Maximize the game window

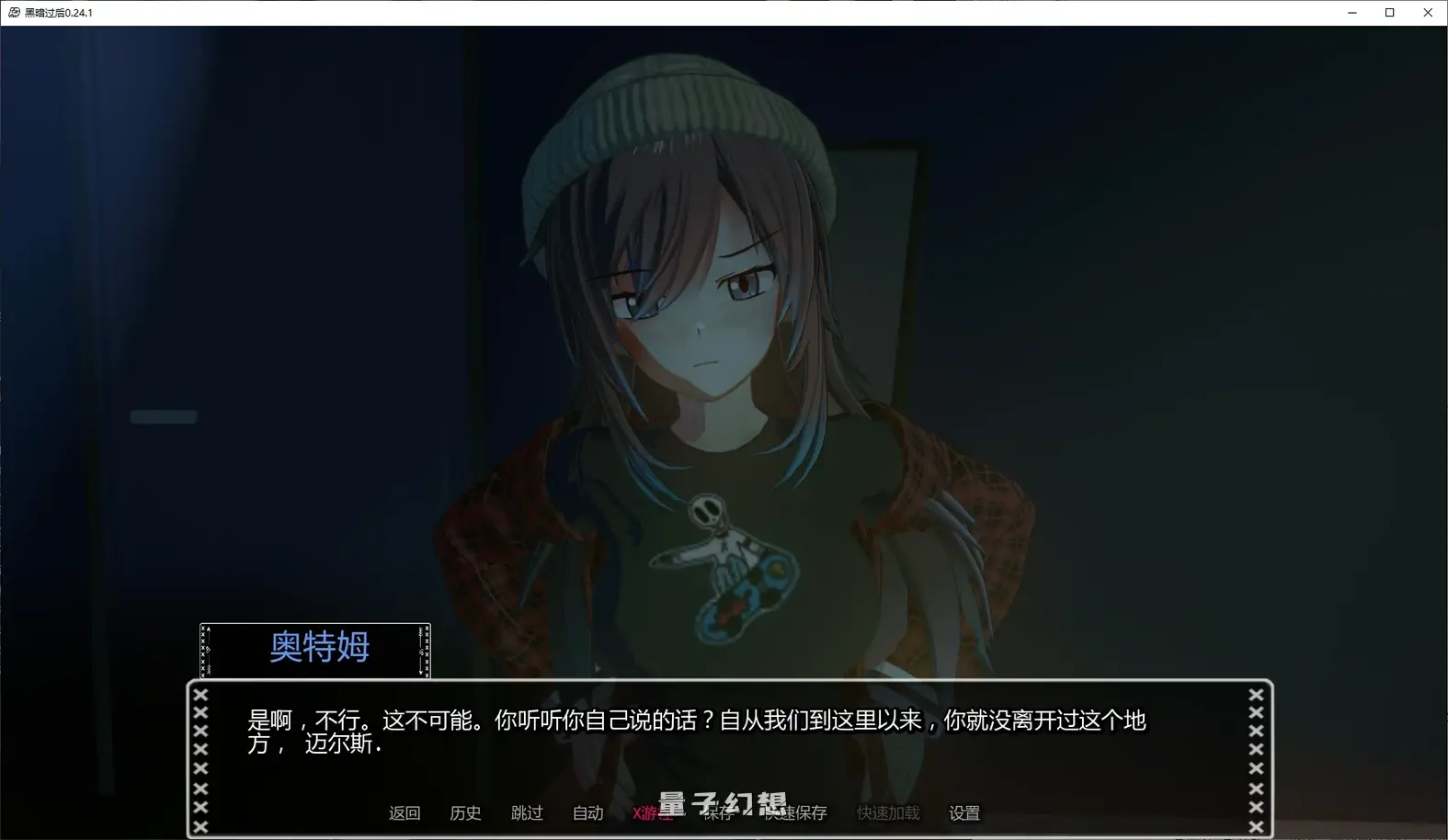[x=1390, y=12]
